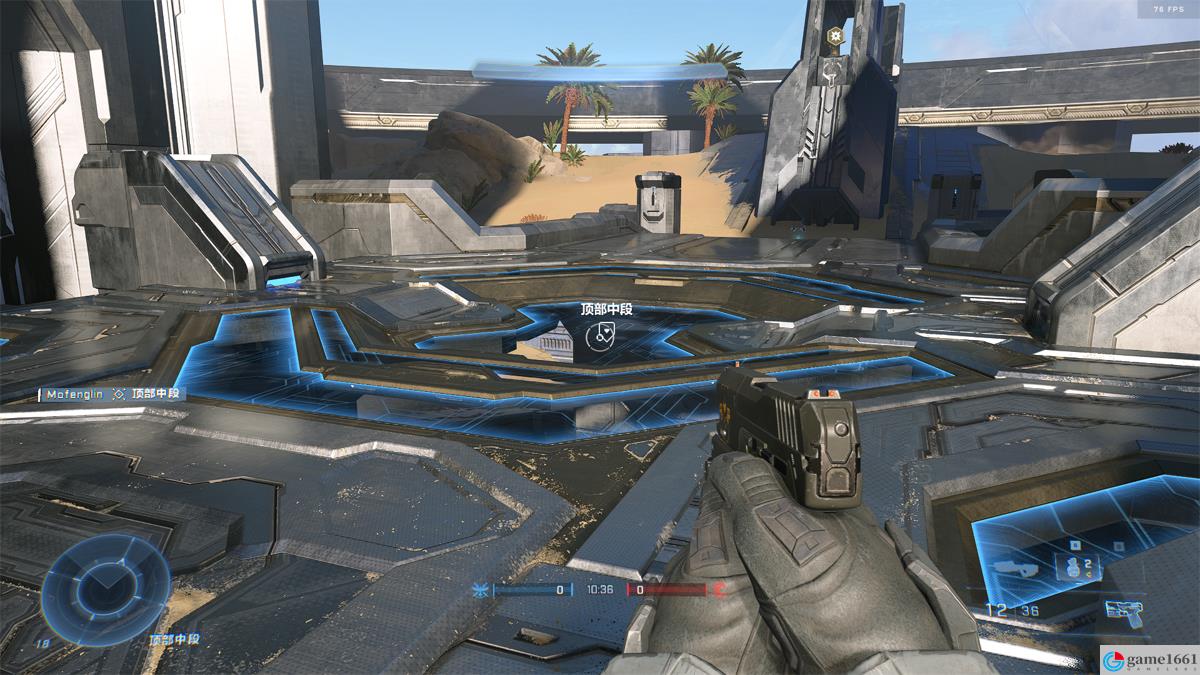Click the blue team emblem icon
The height and width of the screenshot is (675, 1200).
(481, 590)
